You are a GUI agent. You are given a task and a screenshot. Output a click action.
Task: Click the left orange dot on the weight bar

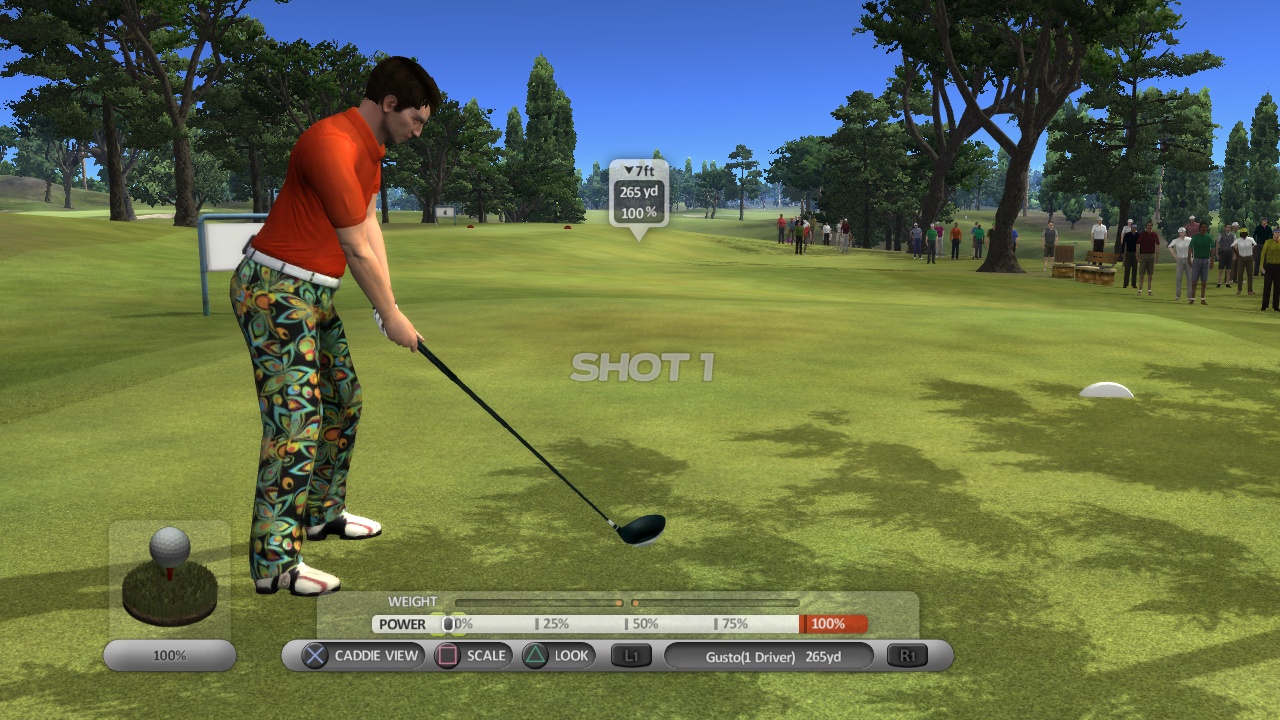coord(620,602)
